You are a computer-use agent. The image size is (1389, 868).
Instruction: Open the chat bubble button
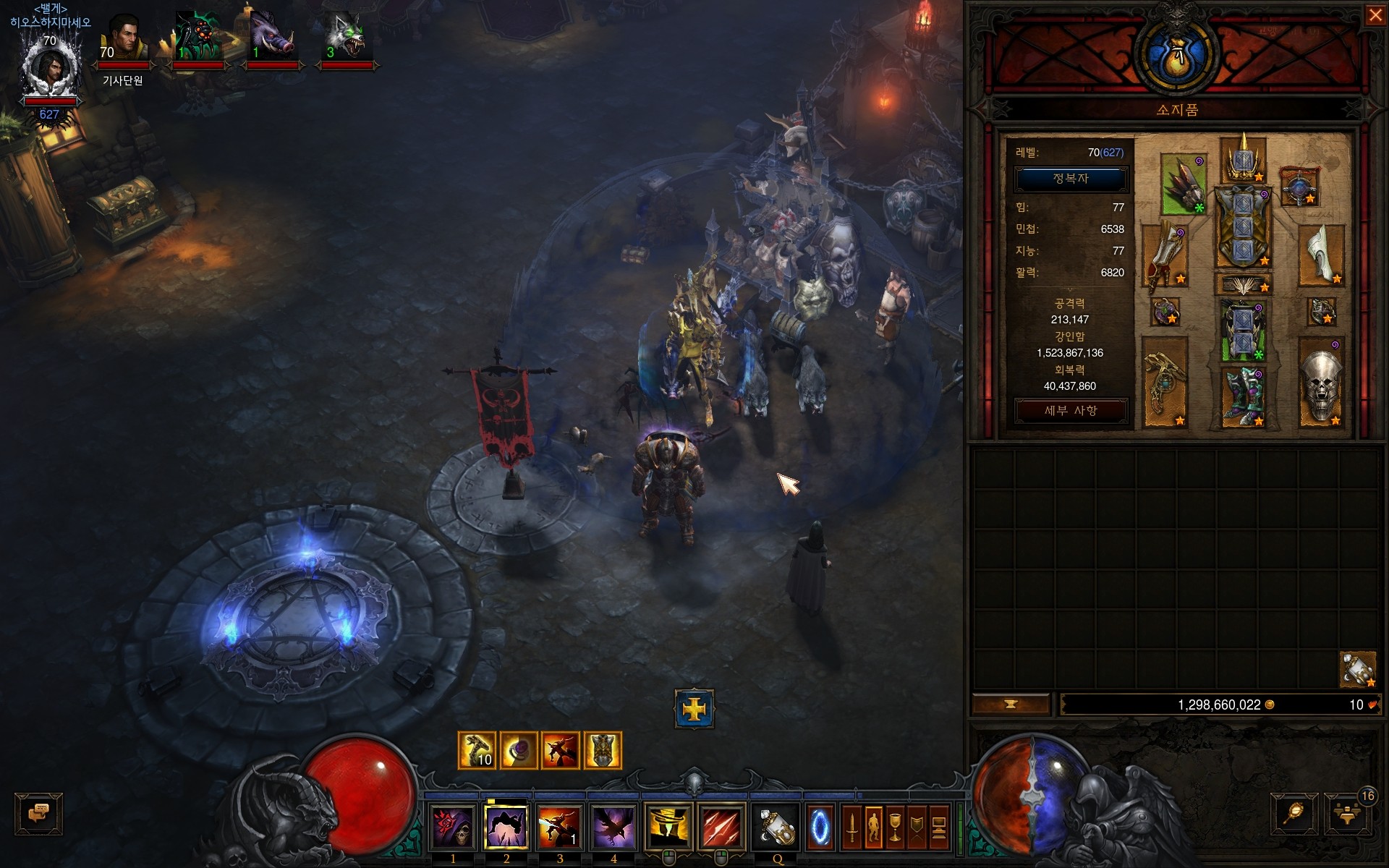pyautogui.click(x=38, y=813)
